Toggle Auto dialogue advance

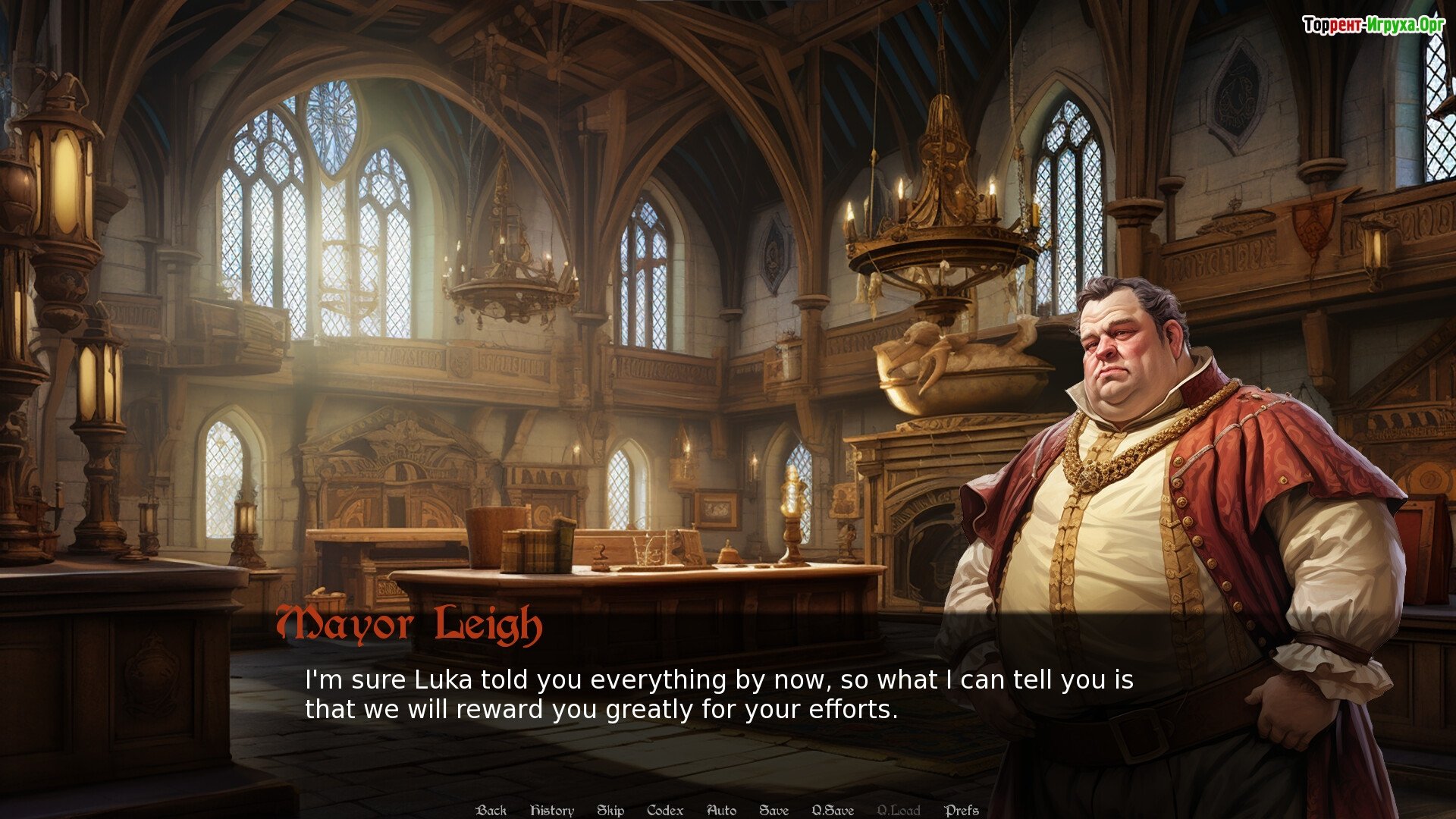pos(721,810)
